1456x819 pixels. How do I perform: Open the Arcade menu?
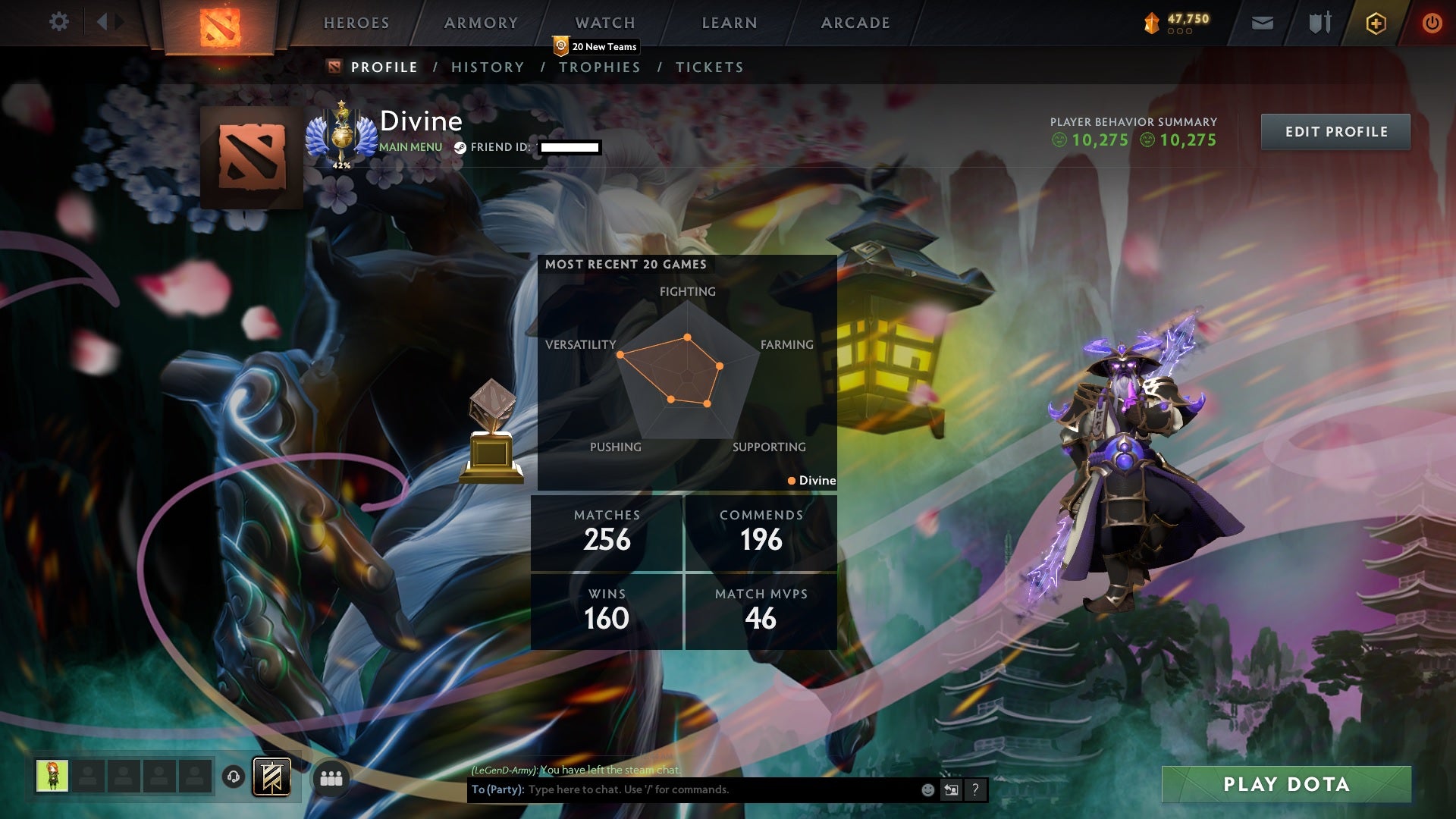pyautogui.click(x=855, y=23)
